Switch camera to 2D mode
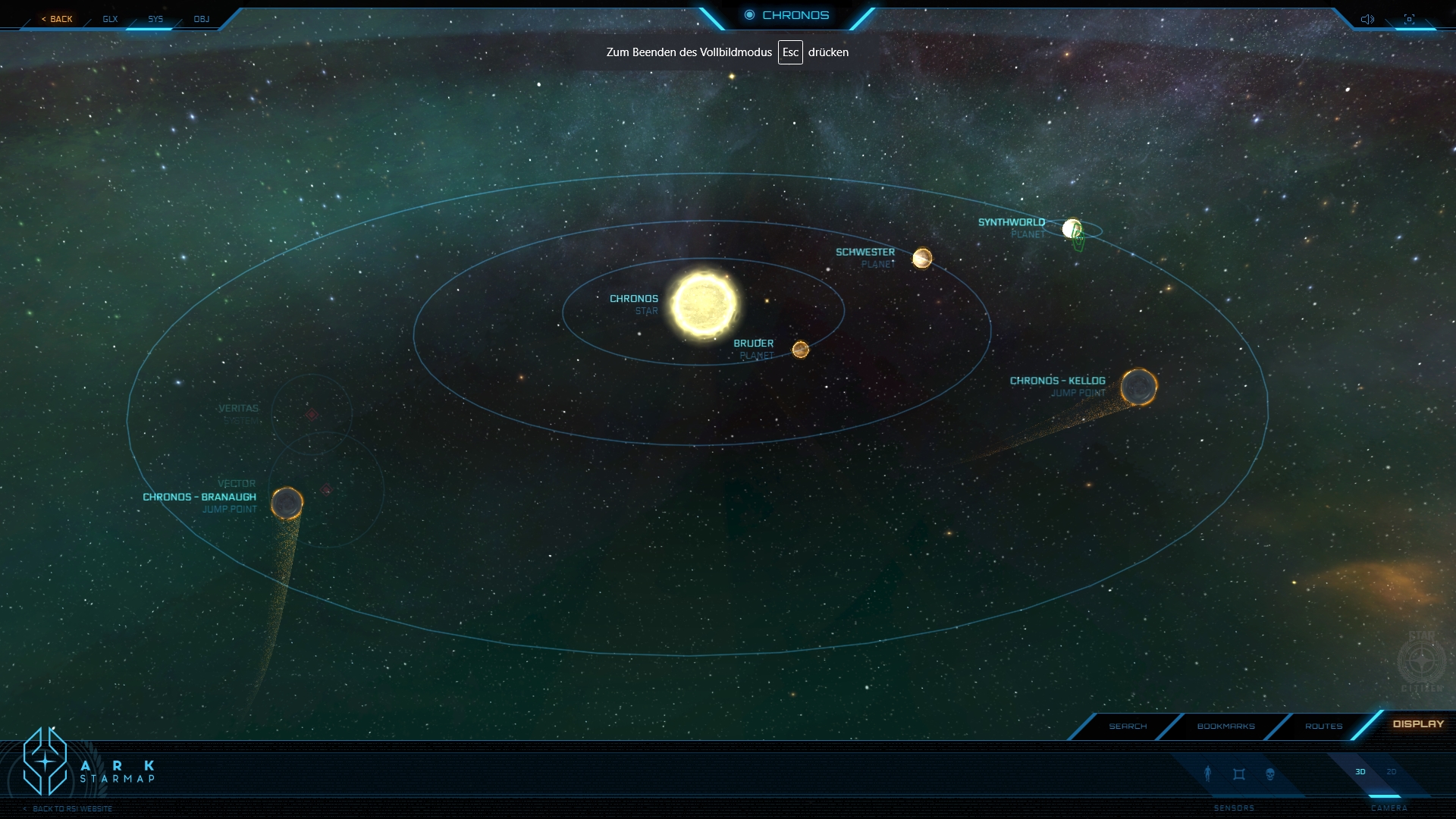Viewport: 1456px width, 819px height. (1392, 772)
